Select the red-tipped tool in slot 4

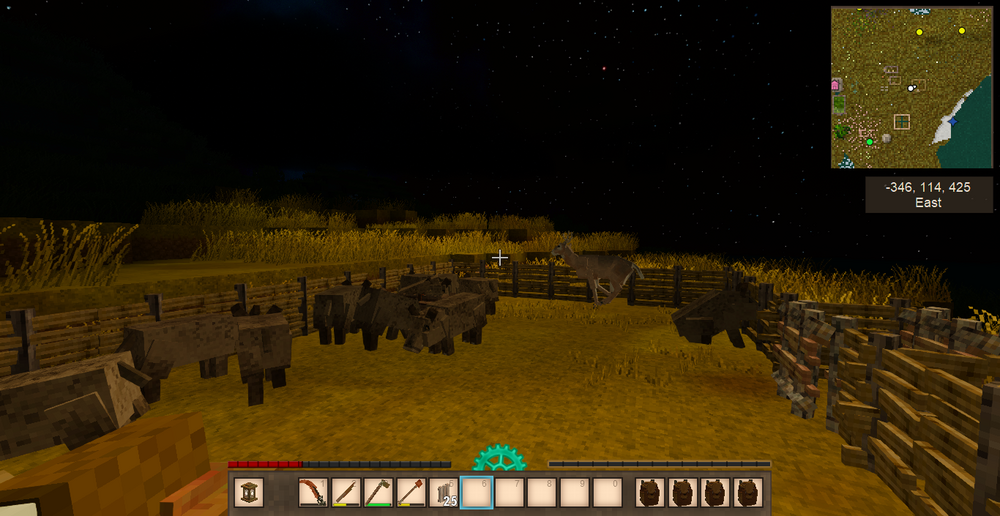point(411,493)
